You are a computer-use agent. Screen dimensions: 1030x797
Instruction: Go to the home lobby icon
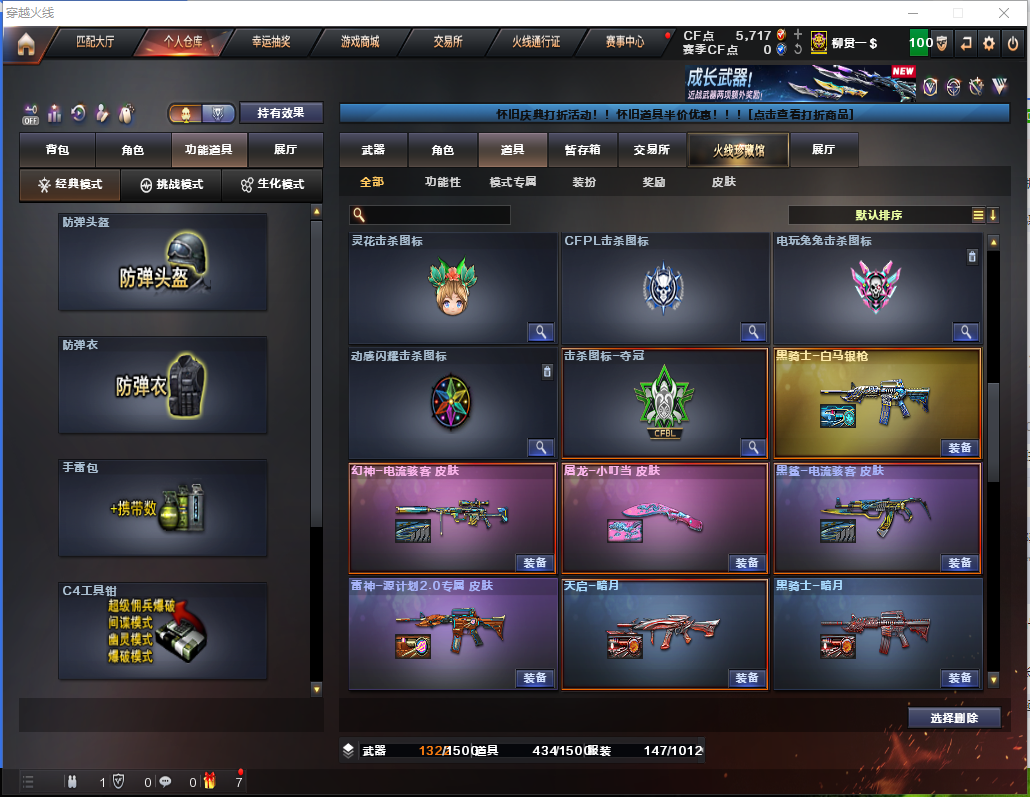25,43
